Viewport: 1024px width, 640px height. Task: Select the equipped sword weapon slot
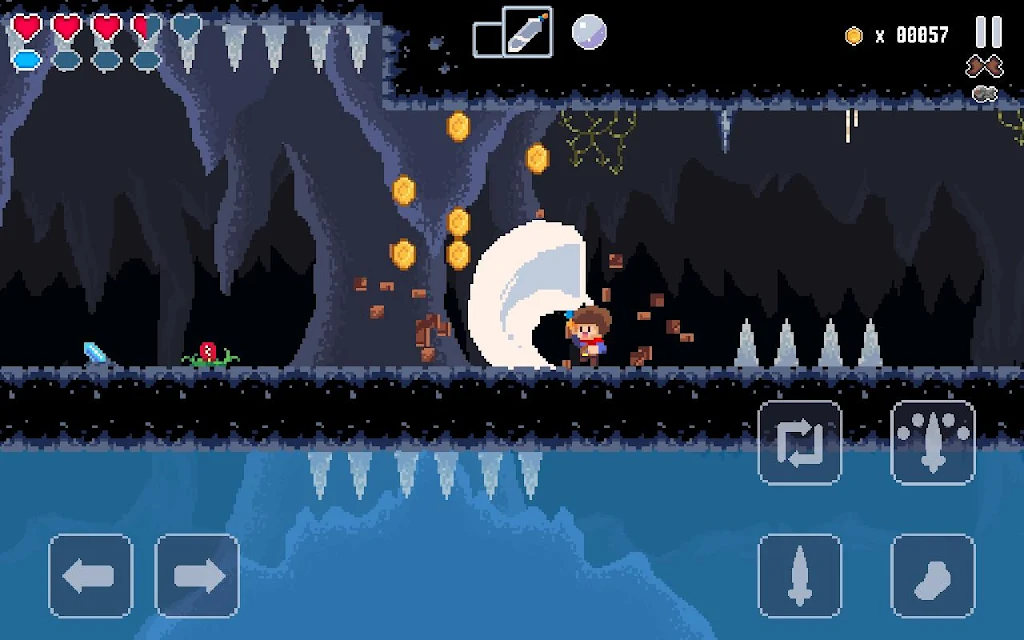[x=527, y=32]
